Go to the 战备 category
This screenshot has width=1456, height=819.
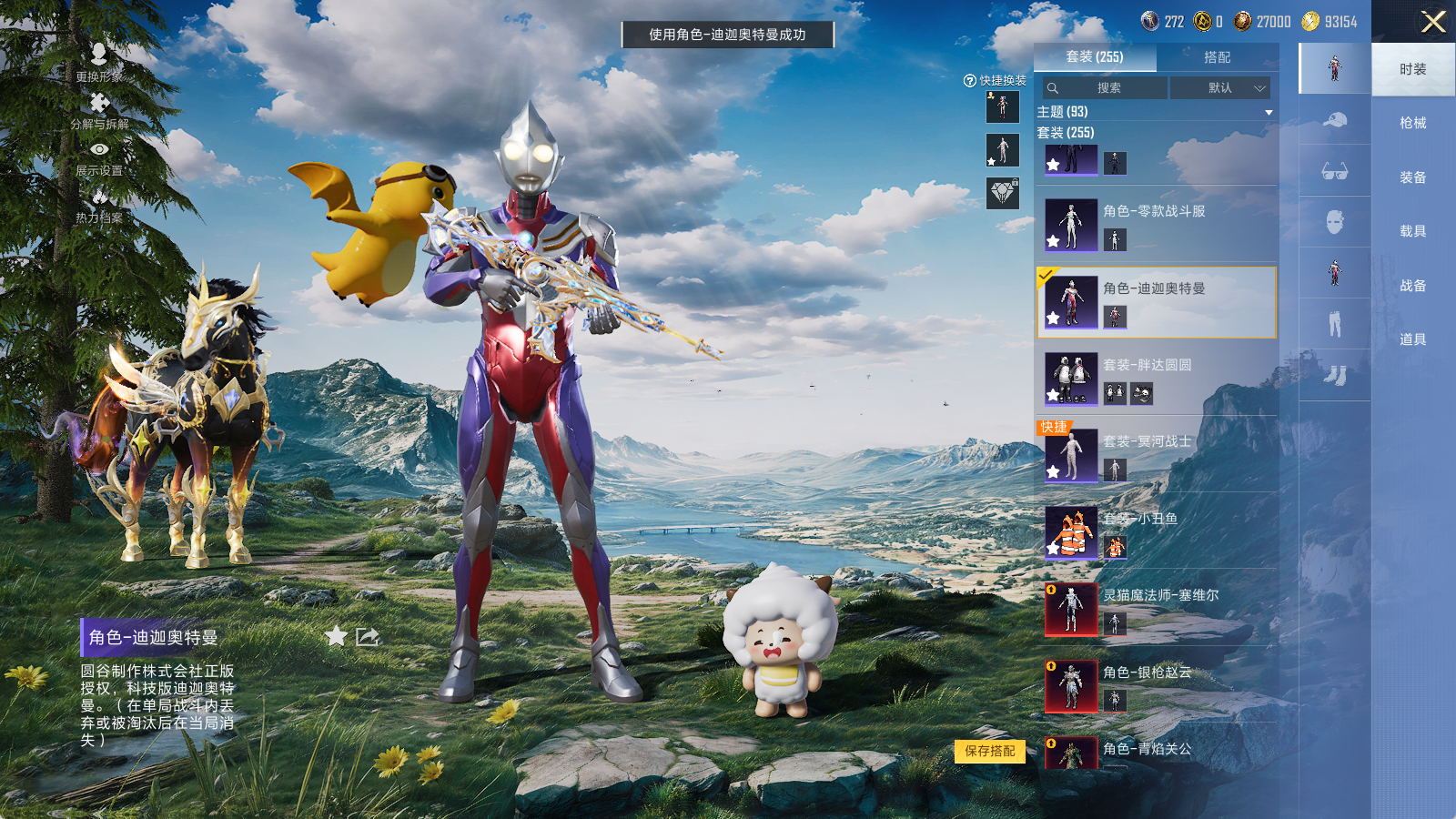(x=1412, y=286)
